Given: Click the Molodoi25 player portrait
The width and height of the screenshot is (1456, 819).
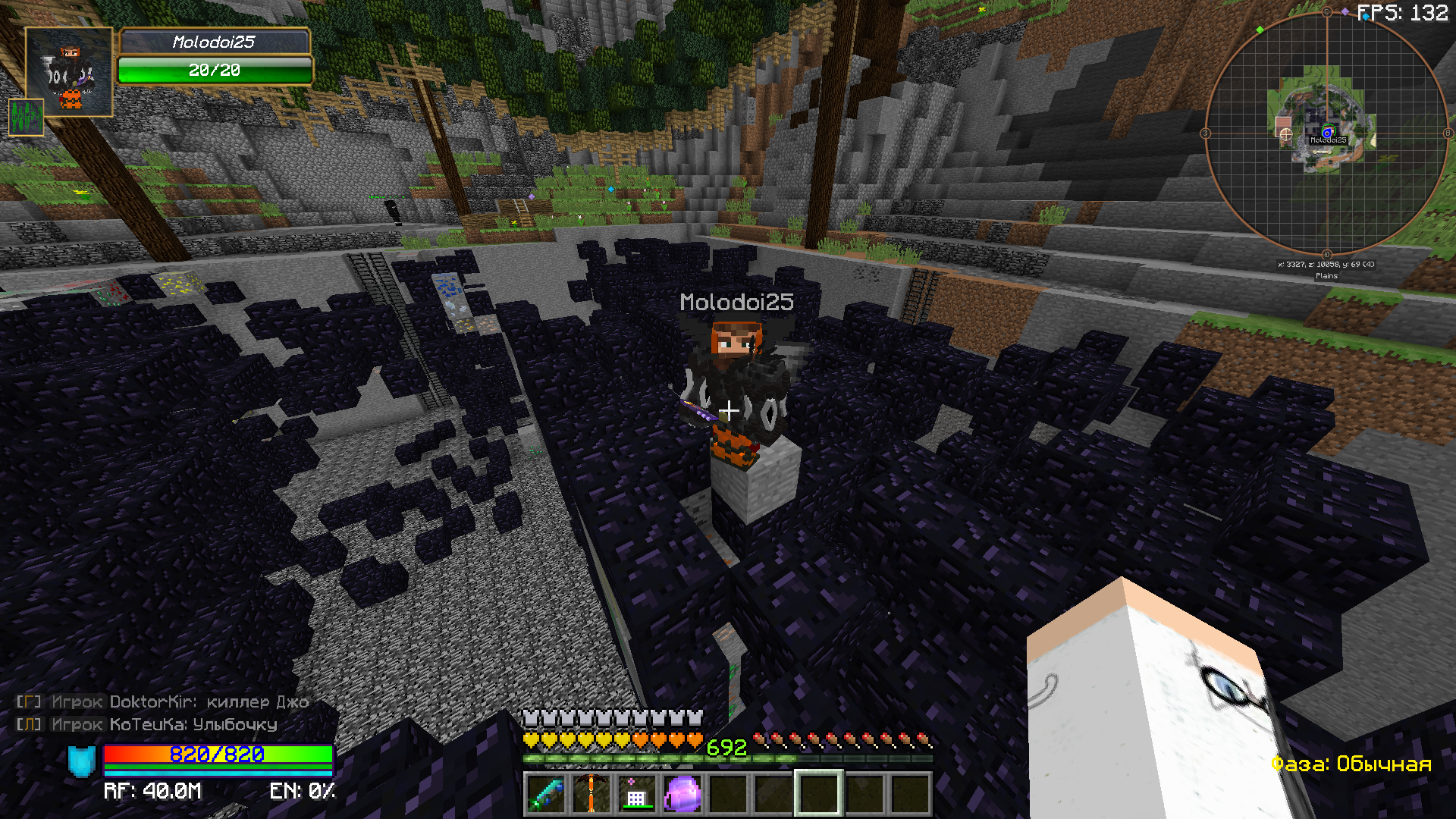Looking at the screenshot, I should (x=69, y=72).
